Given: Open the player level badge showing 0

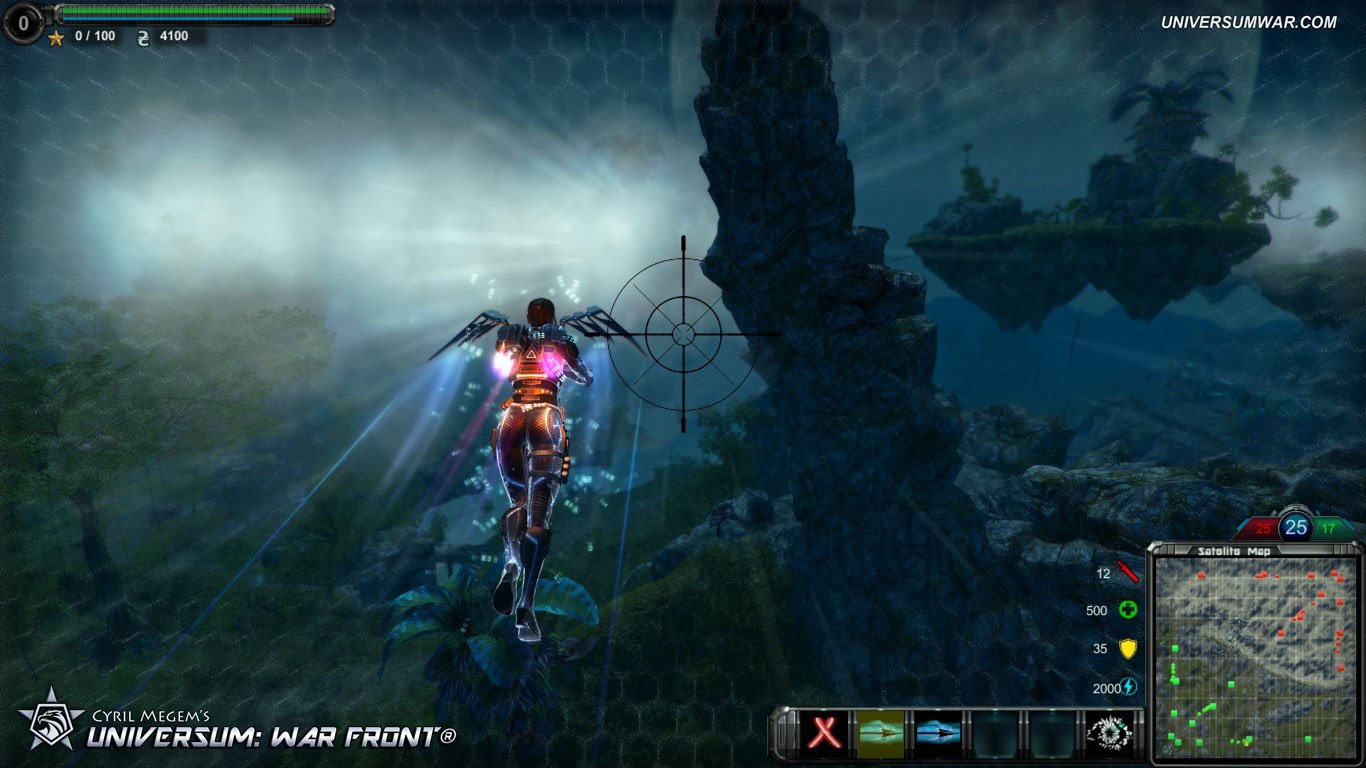Looking at the screenshot, I should (x=22, y=22).
